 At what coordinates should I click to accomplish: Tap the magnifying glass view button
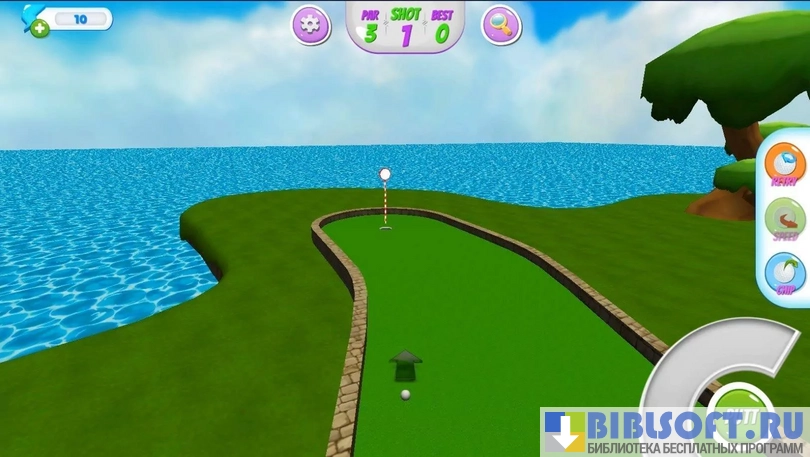click(501, 25)
